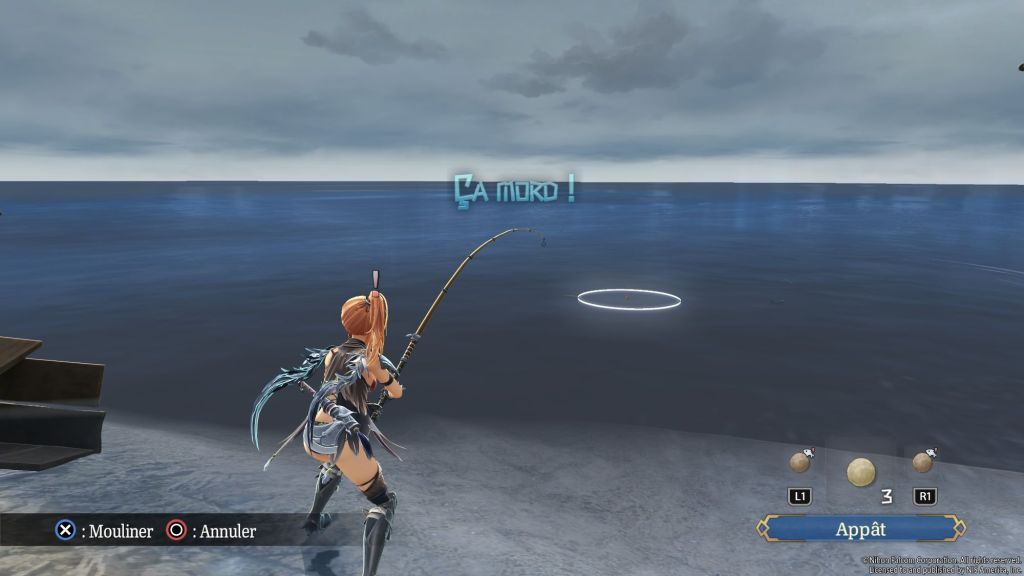Select the large center bait ball
Screen dimensions: 1024x576
coord(860,471)
